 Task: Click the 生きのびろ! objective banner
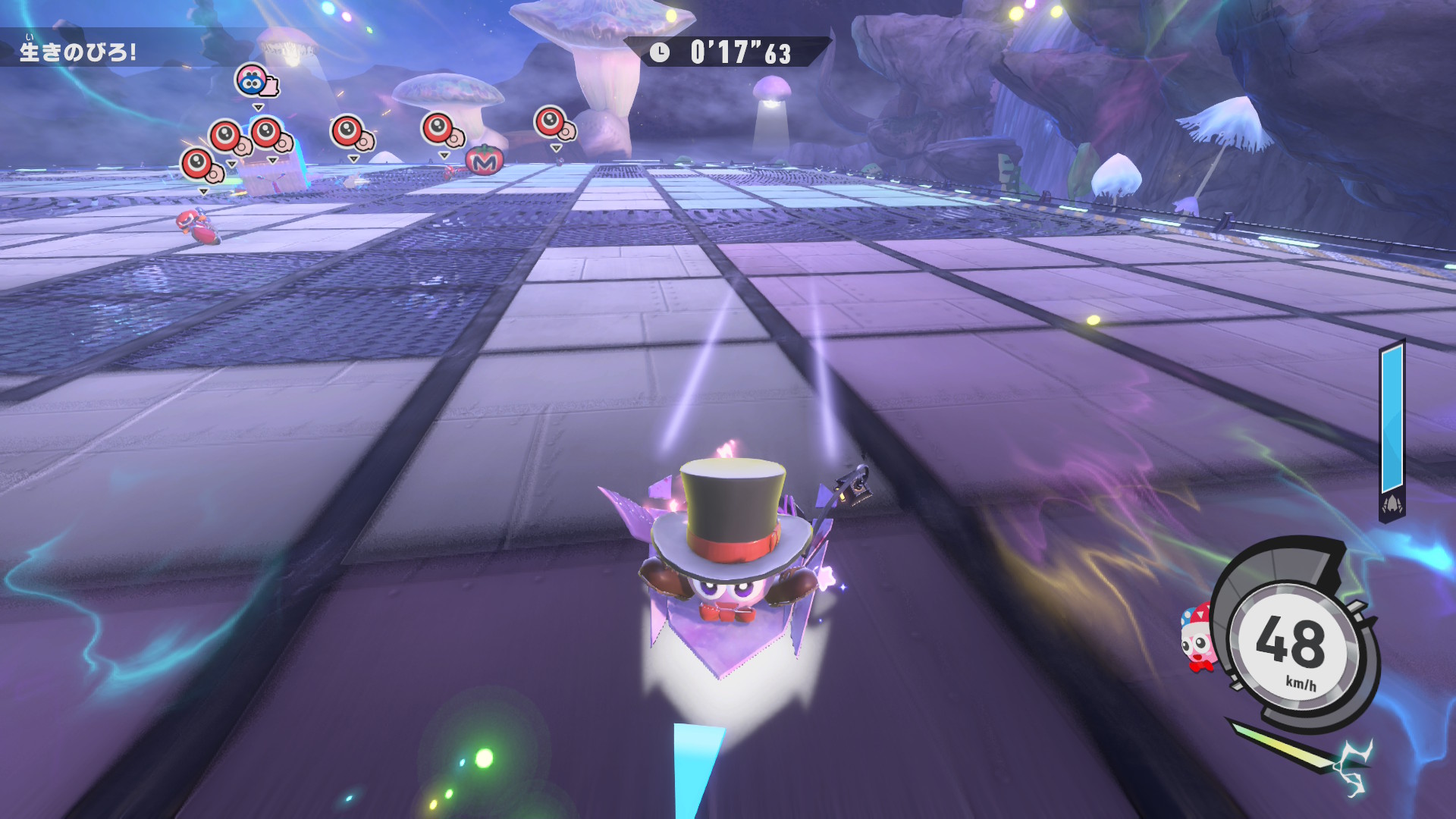point(79,51)
